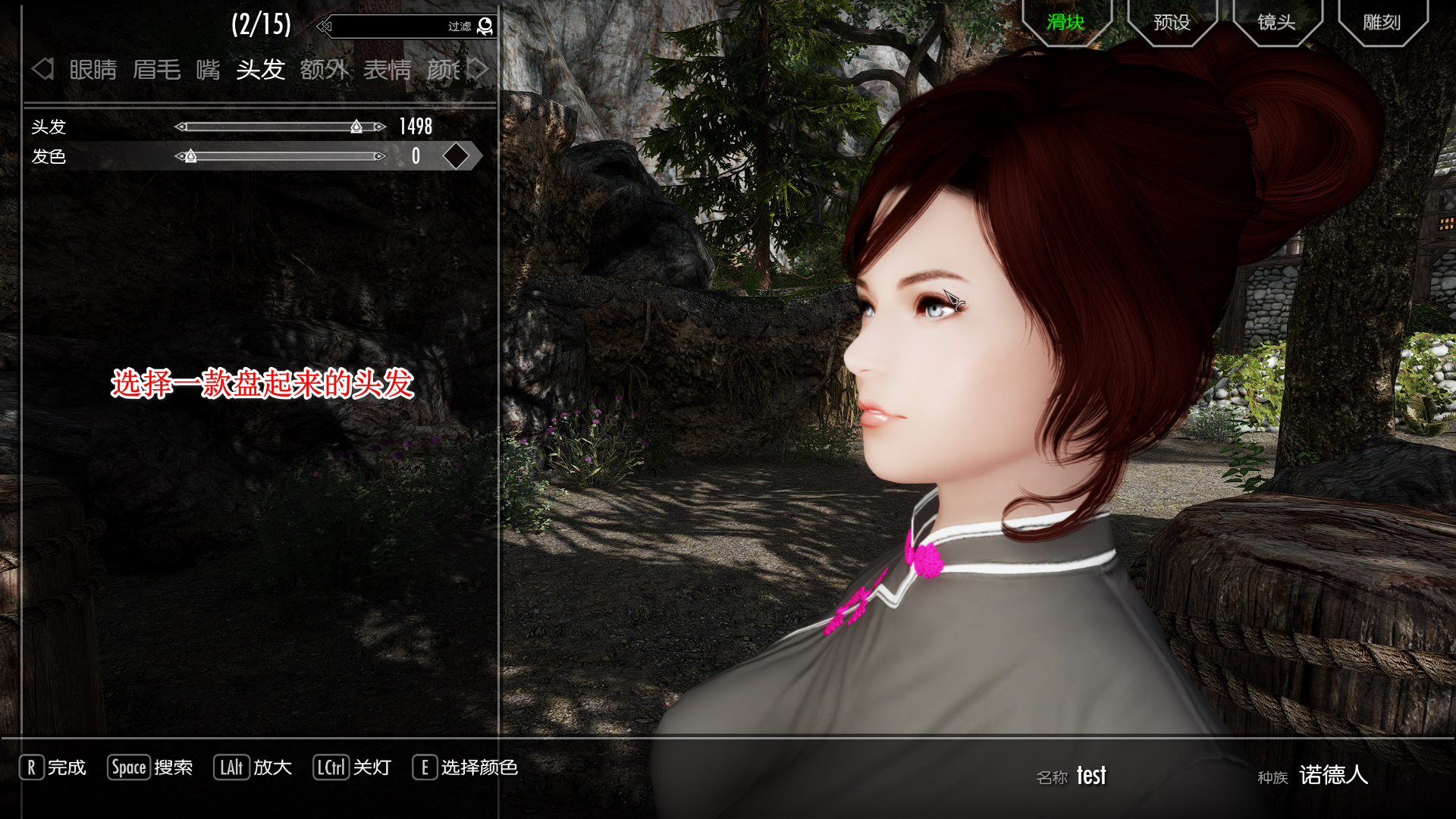Click the 发色 hair color slider track

coord(281,156)
